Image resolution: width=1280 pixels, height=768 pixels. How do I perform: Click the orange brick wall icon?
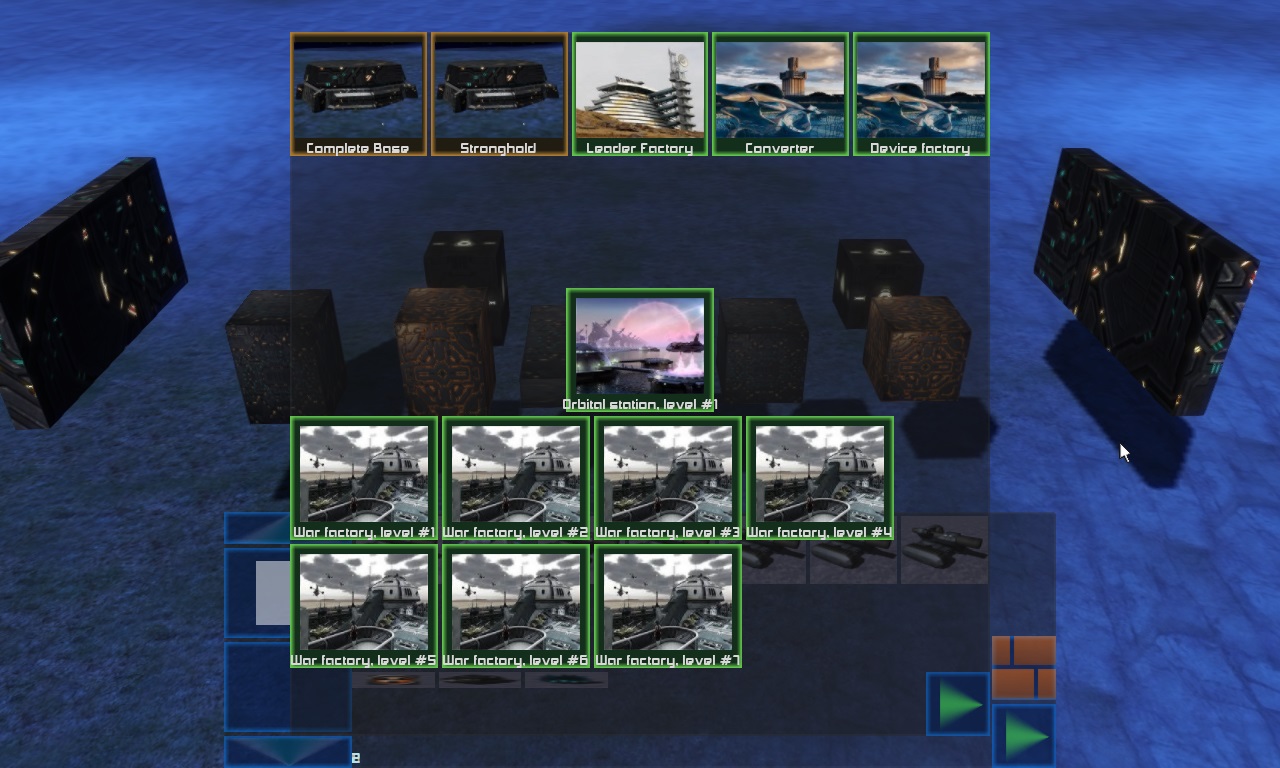click(x=1023, y=667)
